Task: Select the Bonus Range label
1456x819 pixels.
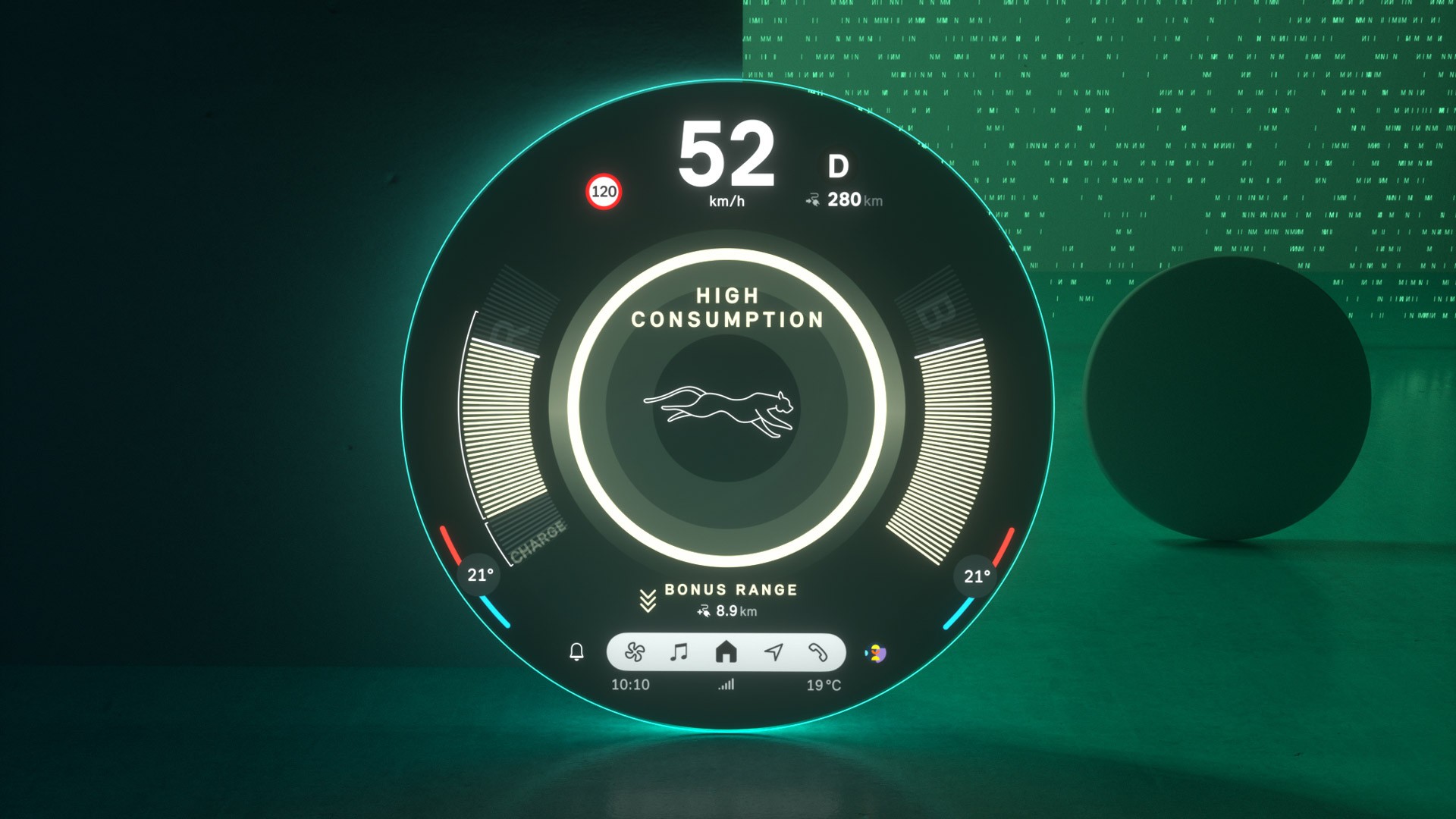Action: (730, 588)
